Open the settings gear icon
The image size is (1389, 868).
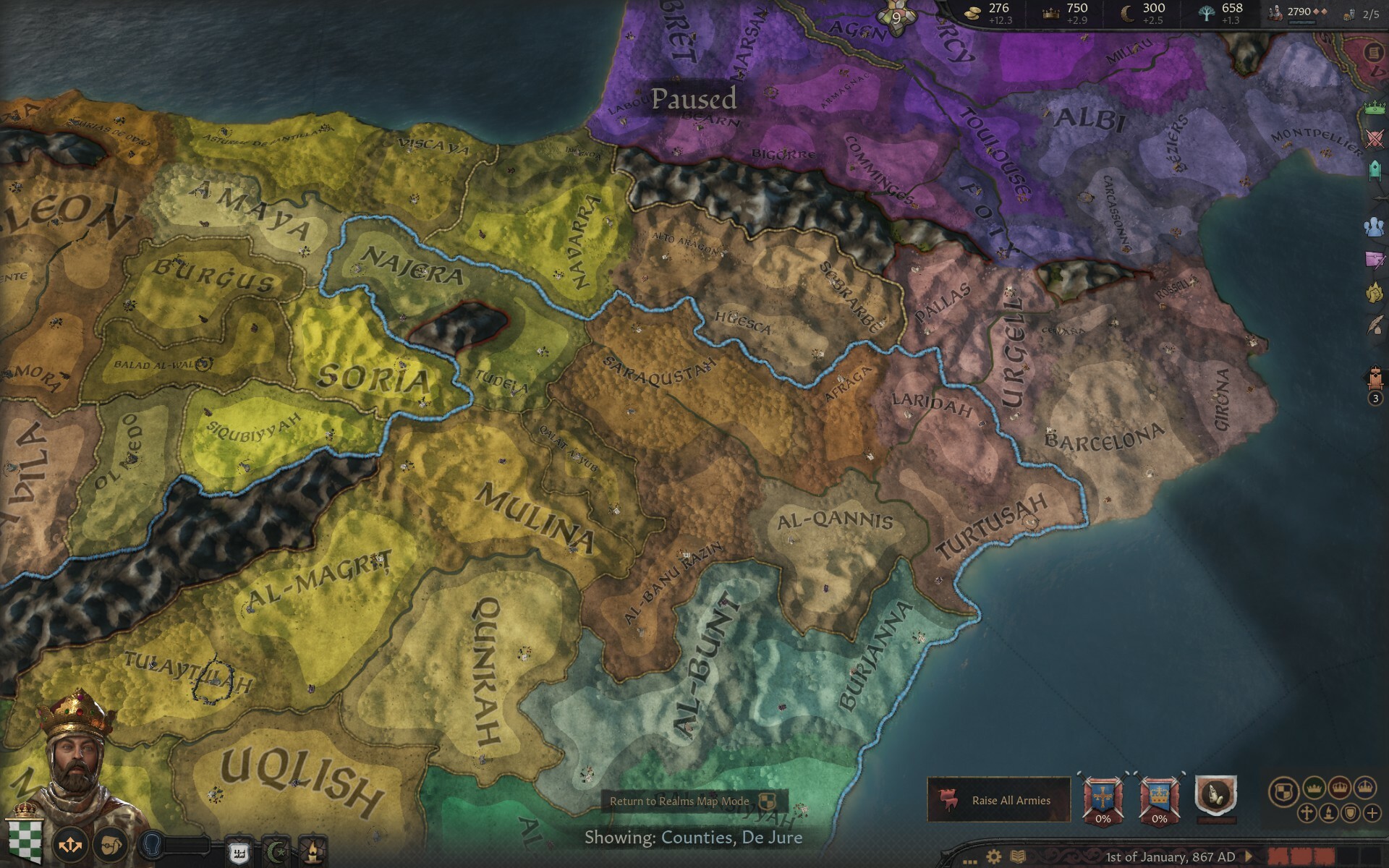pyautogui.click(x=994, y=857)
